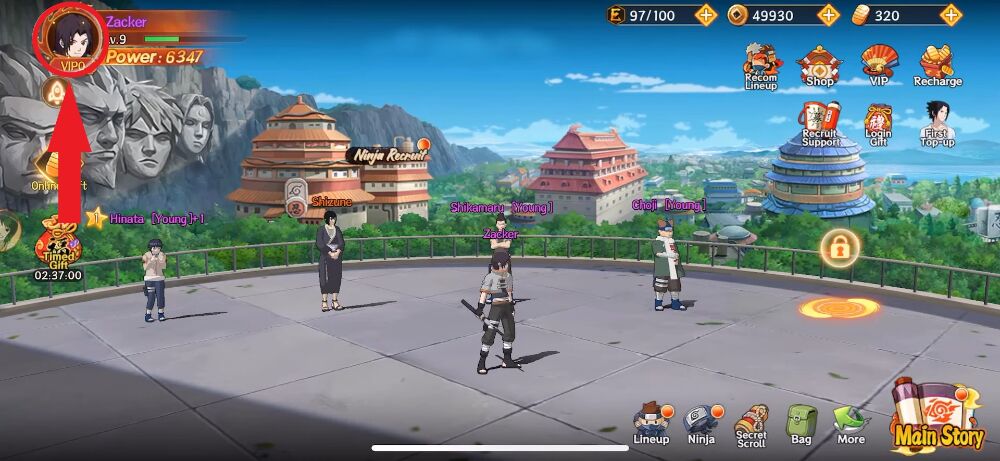Open Zacker's player profile avatar
Image resolution: width=1000 pixels, height=461 pixels.
pyautogui.click(x=67, y=36)
